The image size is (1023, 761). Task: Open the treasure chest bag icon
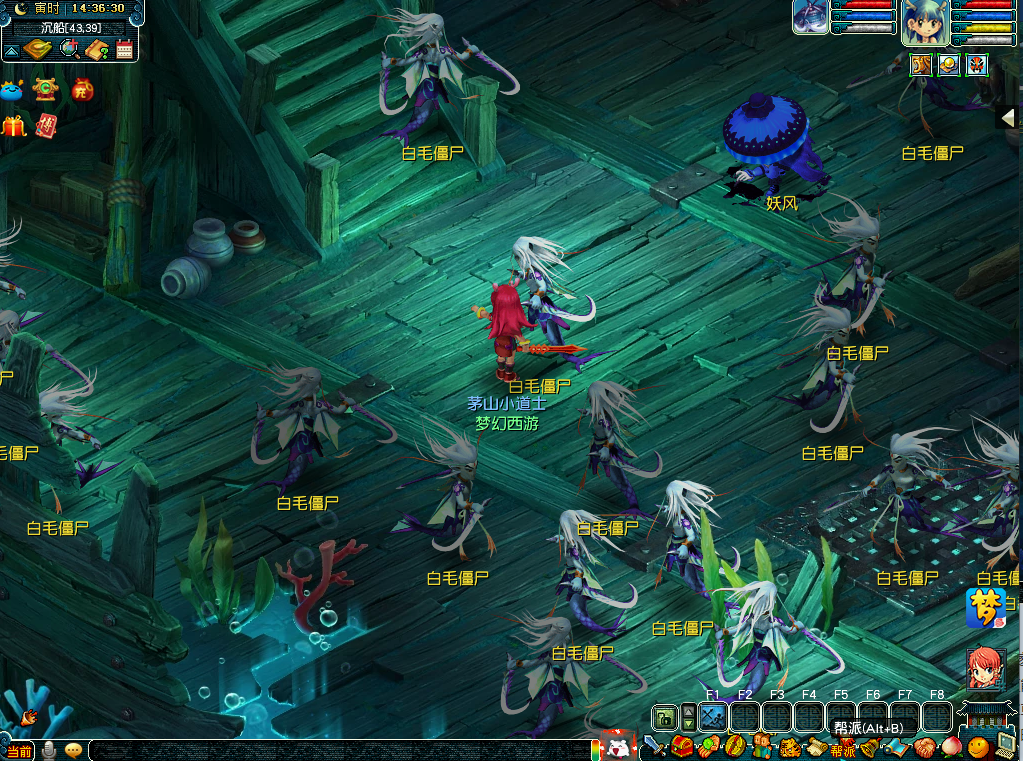click(x=682, y=746)
